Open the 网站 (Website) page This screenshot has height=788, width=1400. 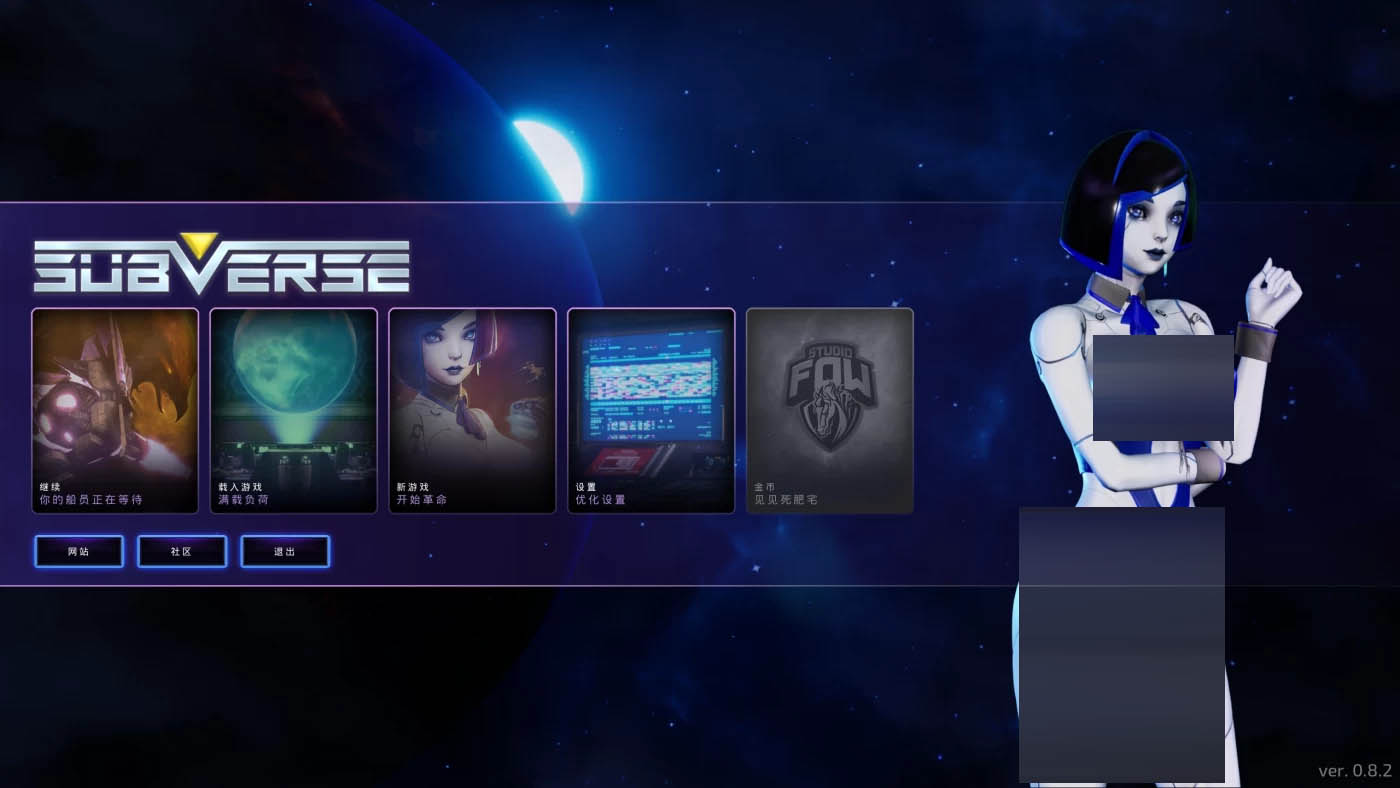(78, 551)
